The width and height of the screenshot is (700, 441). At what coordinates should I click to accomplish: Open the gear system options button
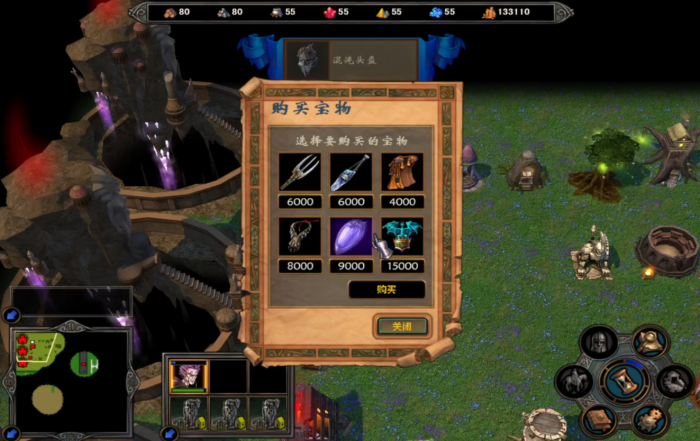651,419
